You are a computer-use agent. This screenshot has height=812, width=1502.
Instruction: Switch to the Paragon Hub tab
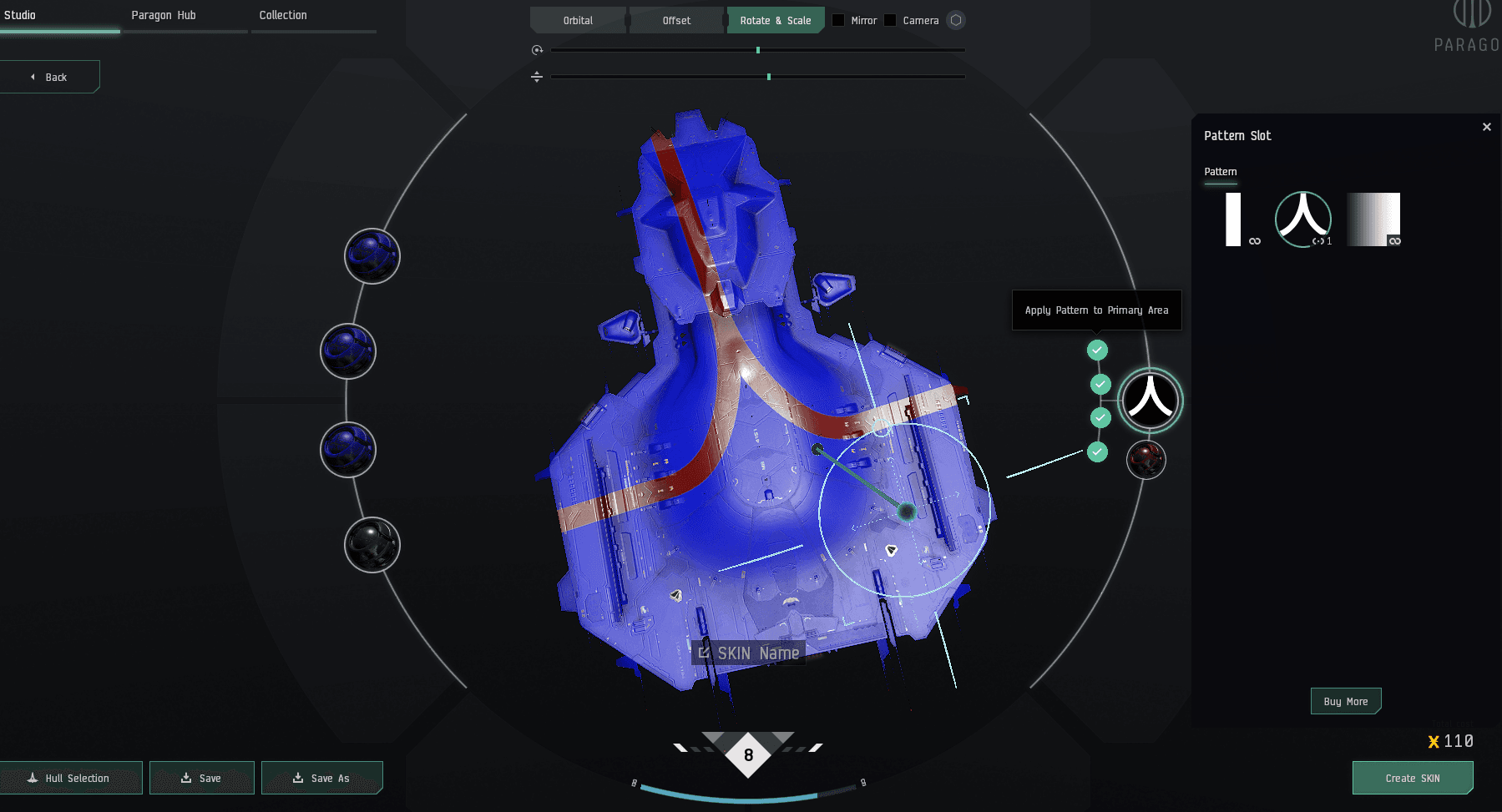pos(164,16)
